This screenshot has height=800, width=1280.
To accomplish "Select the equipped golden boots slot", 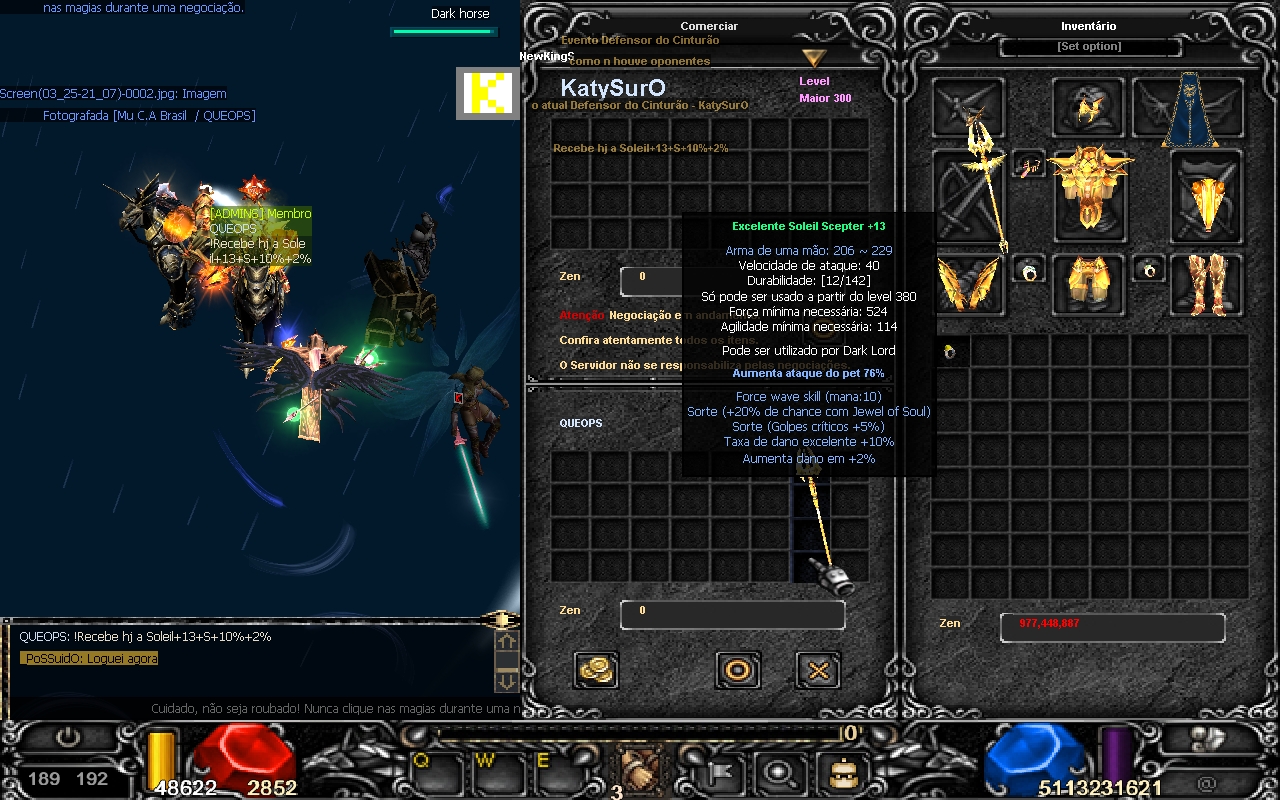I will point(1207,280).
